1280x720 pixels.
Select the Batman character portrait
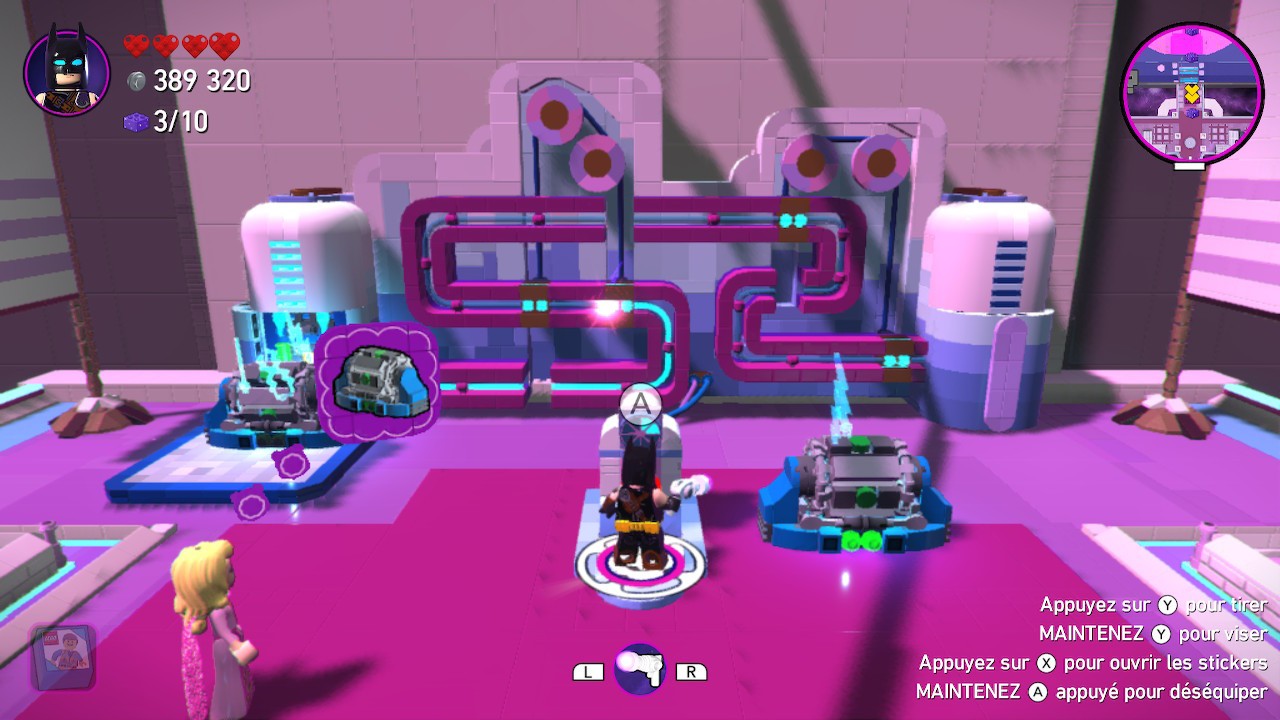(x=66, y=73)
